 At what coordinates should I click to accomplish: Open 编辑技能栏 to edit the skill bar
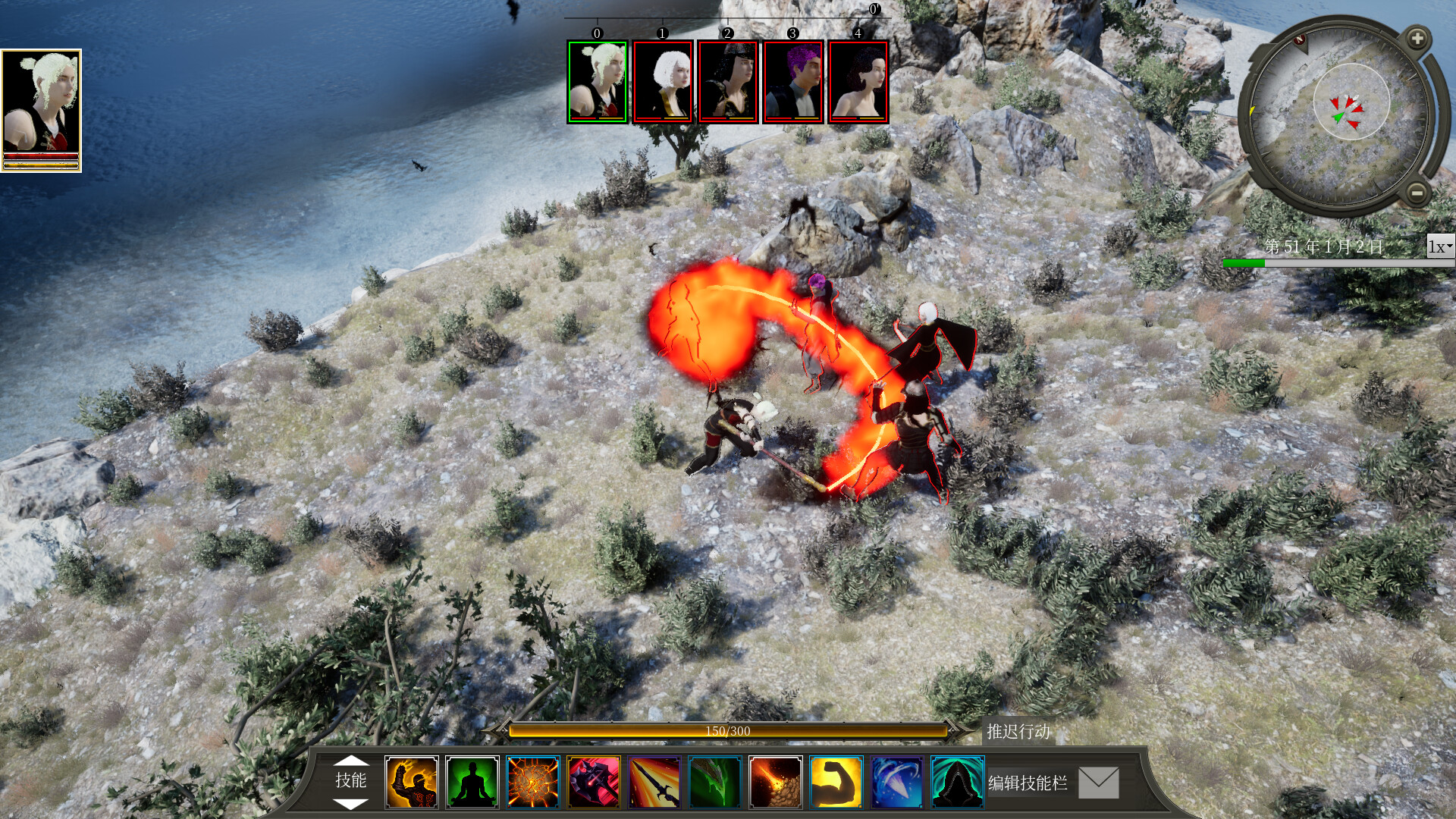click(1028, 783)
